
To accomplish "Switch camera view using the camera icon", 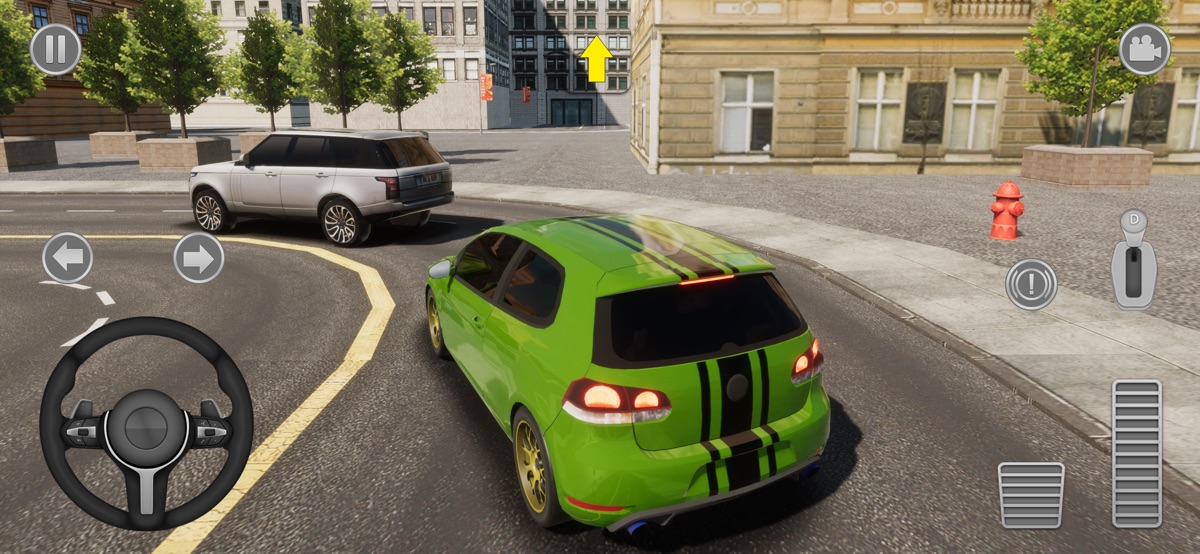I will pos(1144,49).
